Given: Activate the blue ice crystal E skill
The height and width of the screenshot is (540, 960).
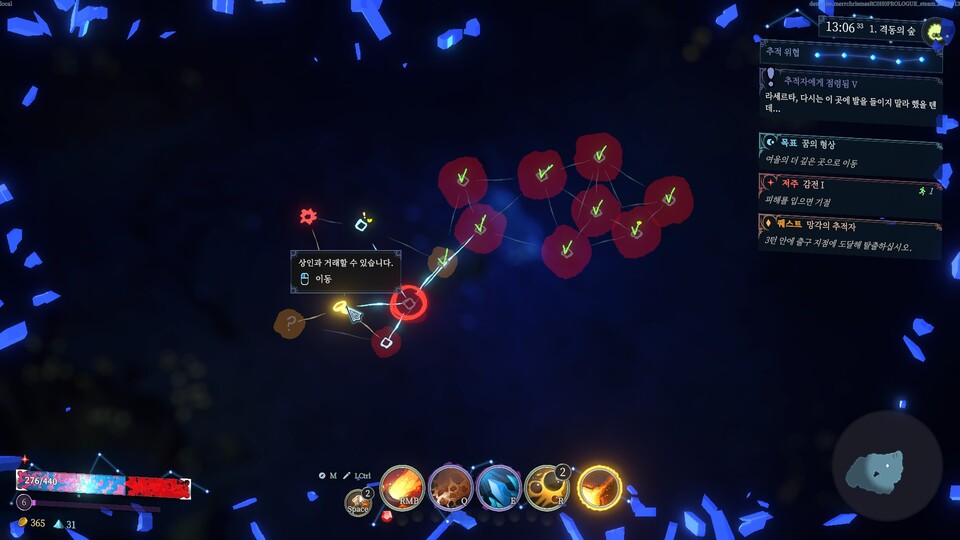Looking at the screenshot, I should [x=498, y=488].
